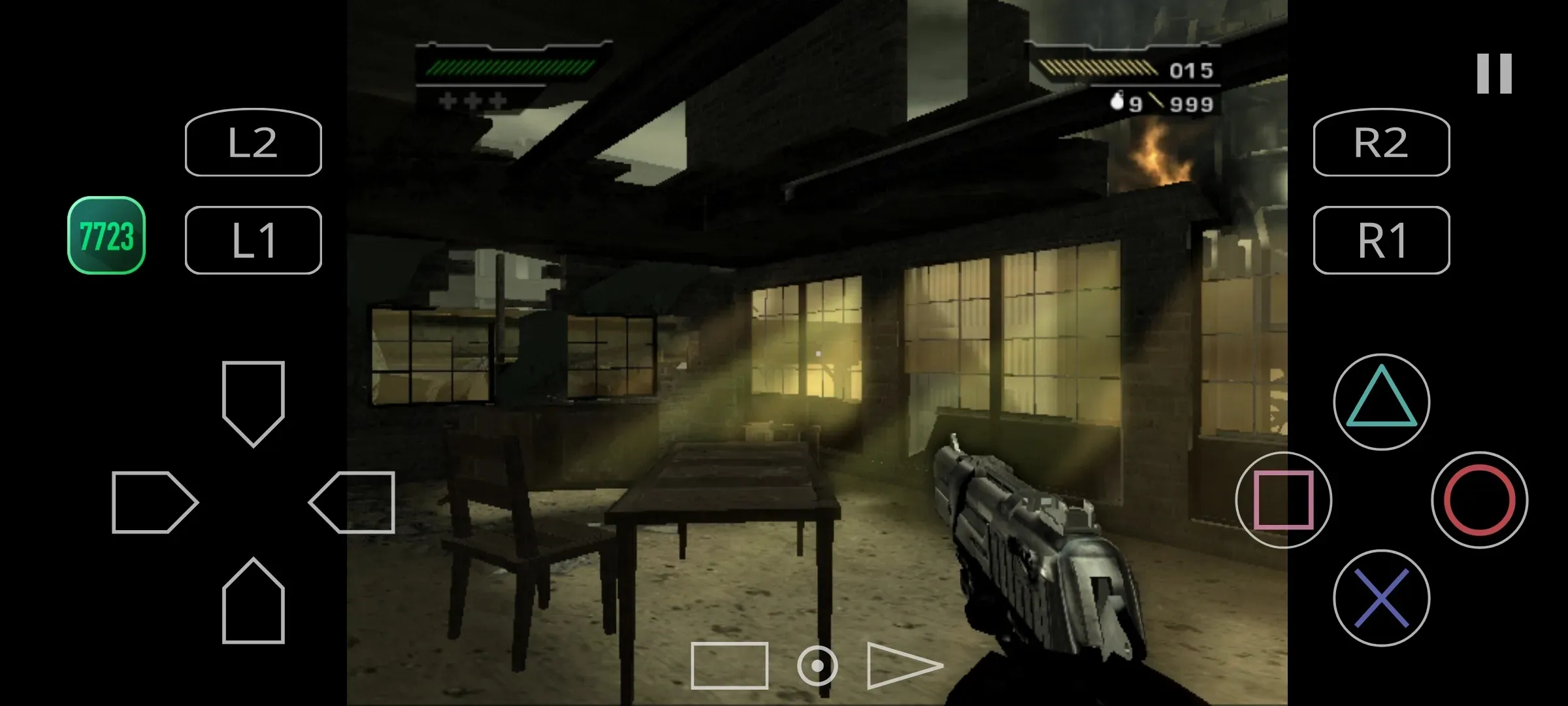Tap the L1 shoulder button

click(x=253, y=240)
